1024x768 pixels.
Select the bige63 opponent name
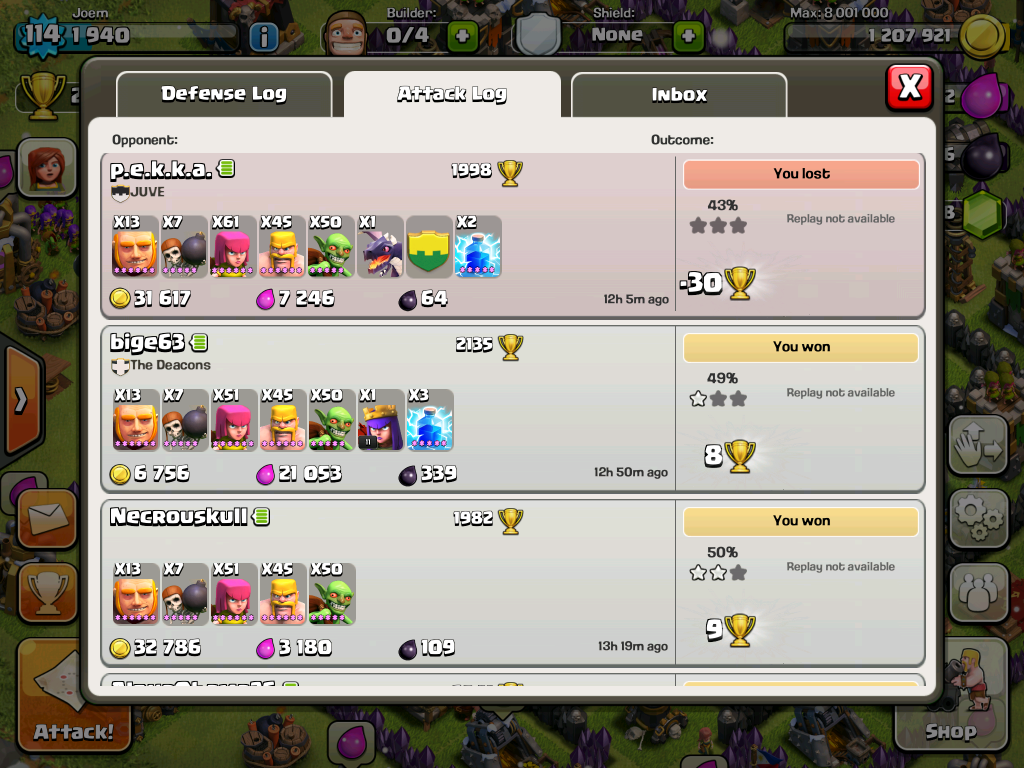coord(148,343)
